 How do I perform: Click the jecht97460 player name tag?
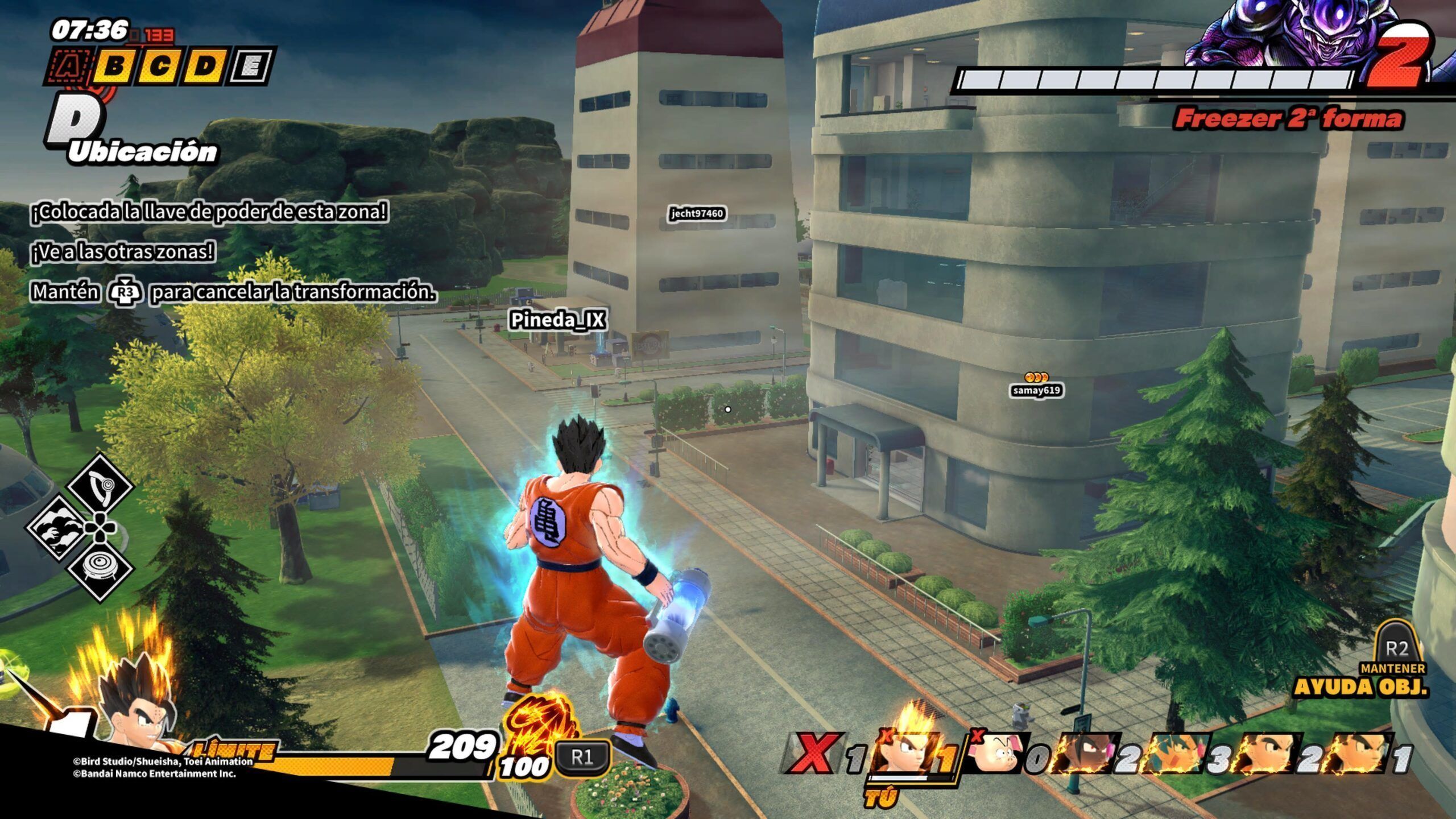coord(697,213)
